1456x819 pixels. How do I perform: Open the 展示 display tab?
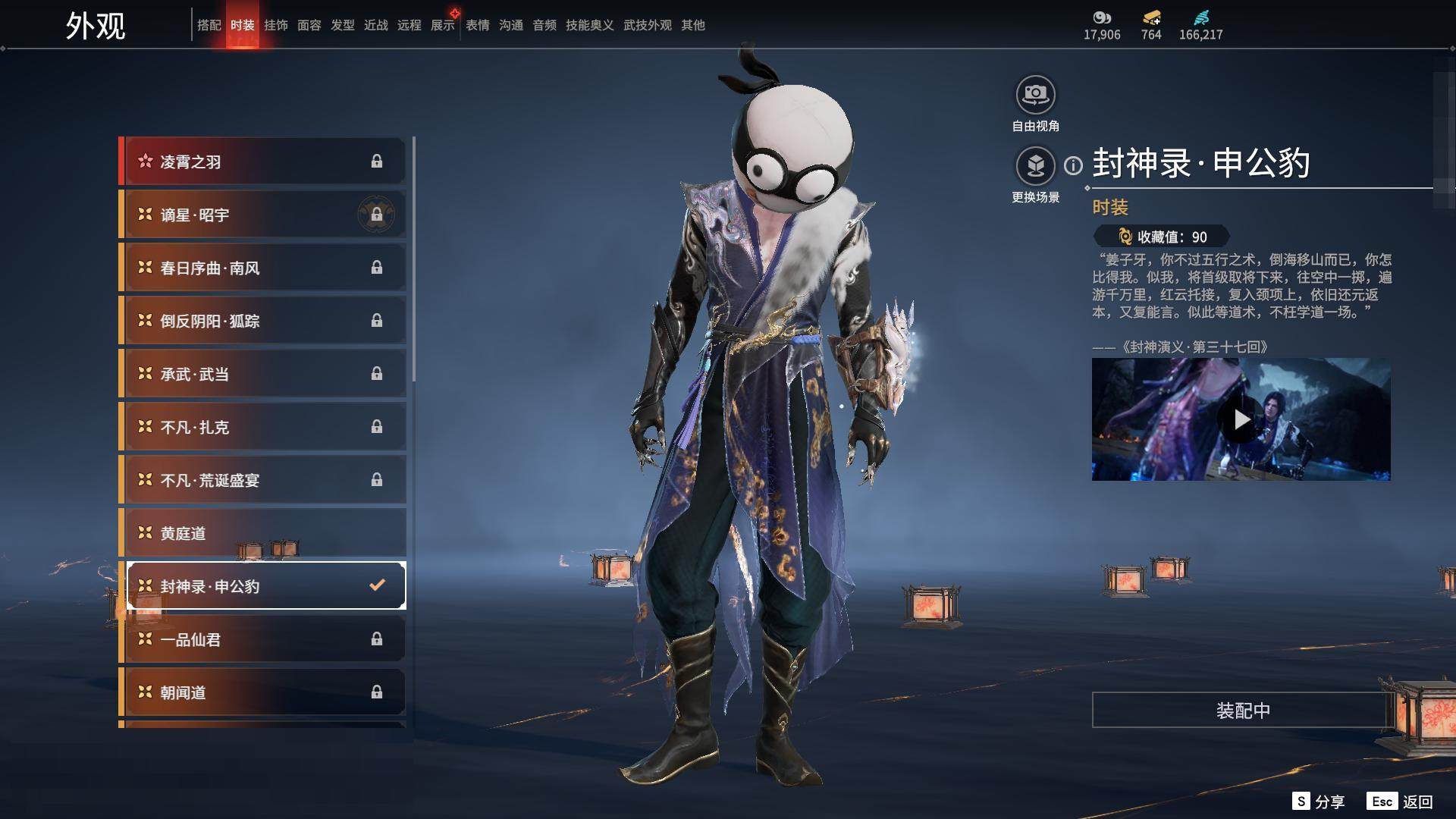pyautogui.click(x=443, y=25)
